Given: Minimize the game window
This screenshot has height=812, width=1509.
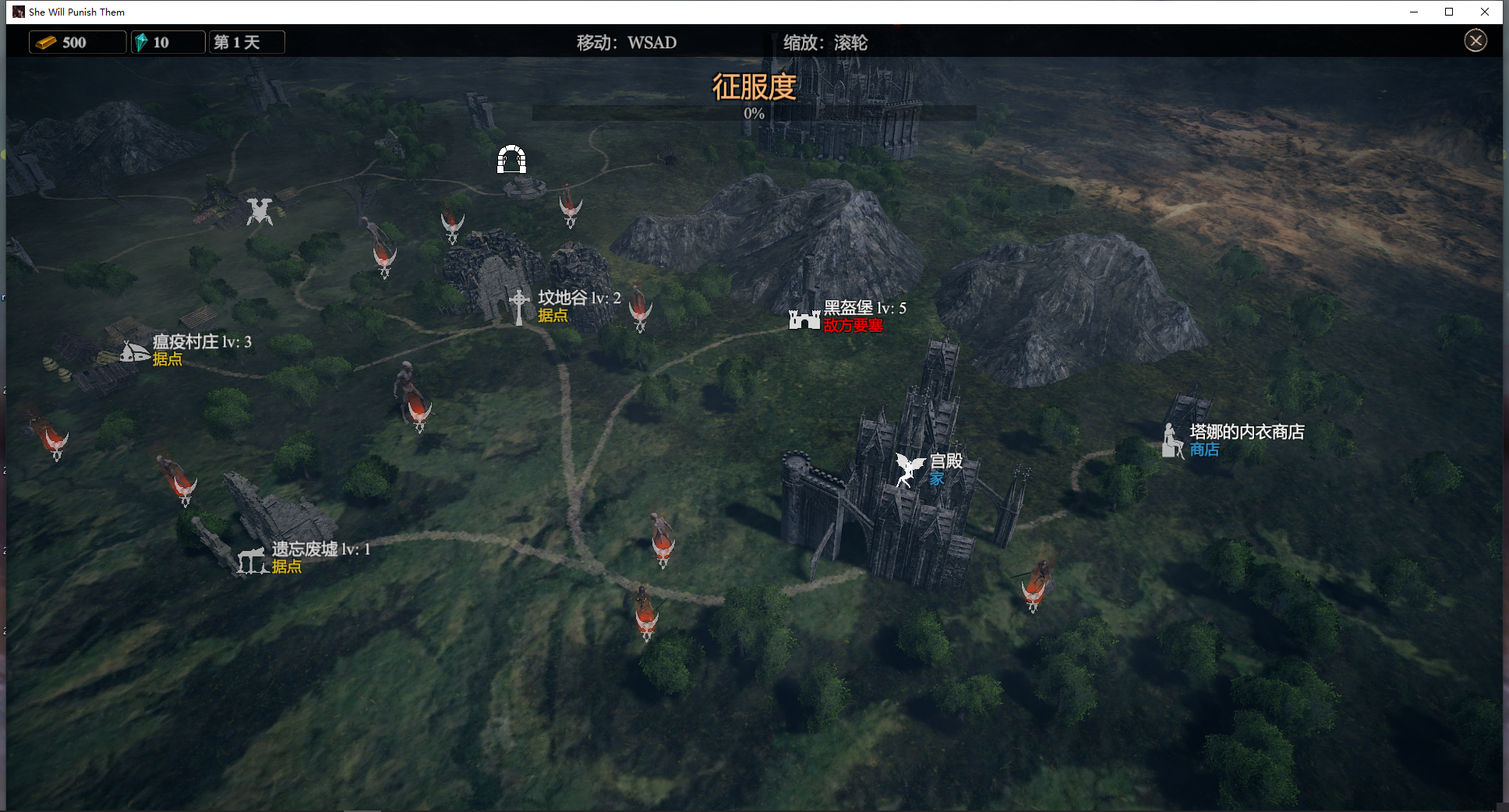Looking at the screenshot, I should tap(1413, 12).
